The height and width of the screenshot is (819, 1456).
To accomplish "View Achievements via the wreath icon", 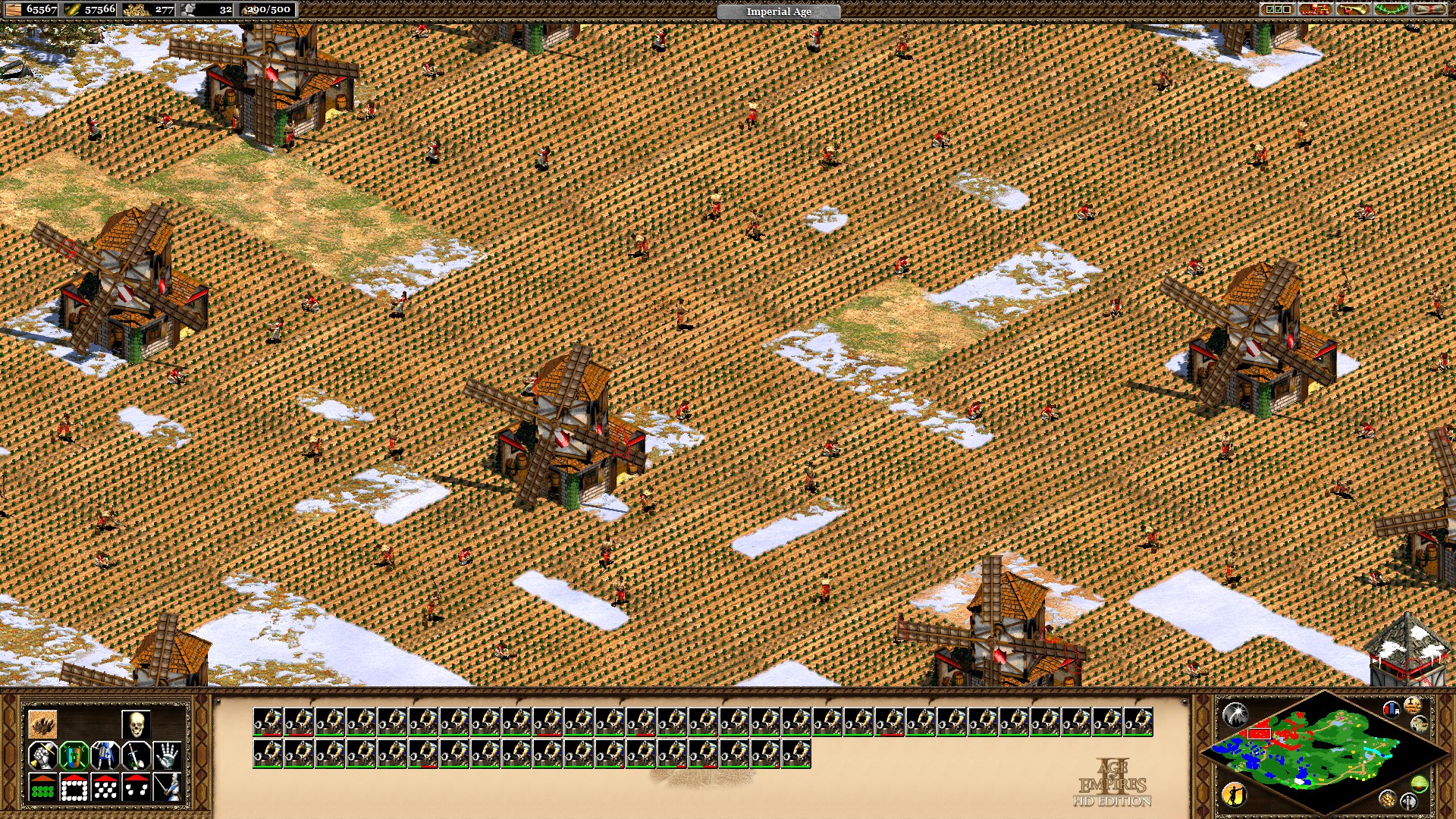I will coord(1391,10).
